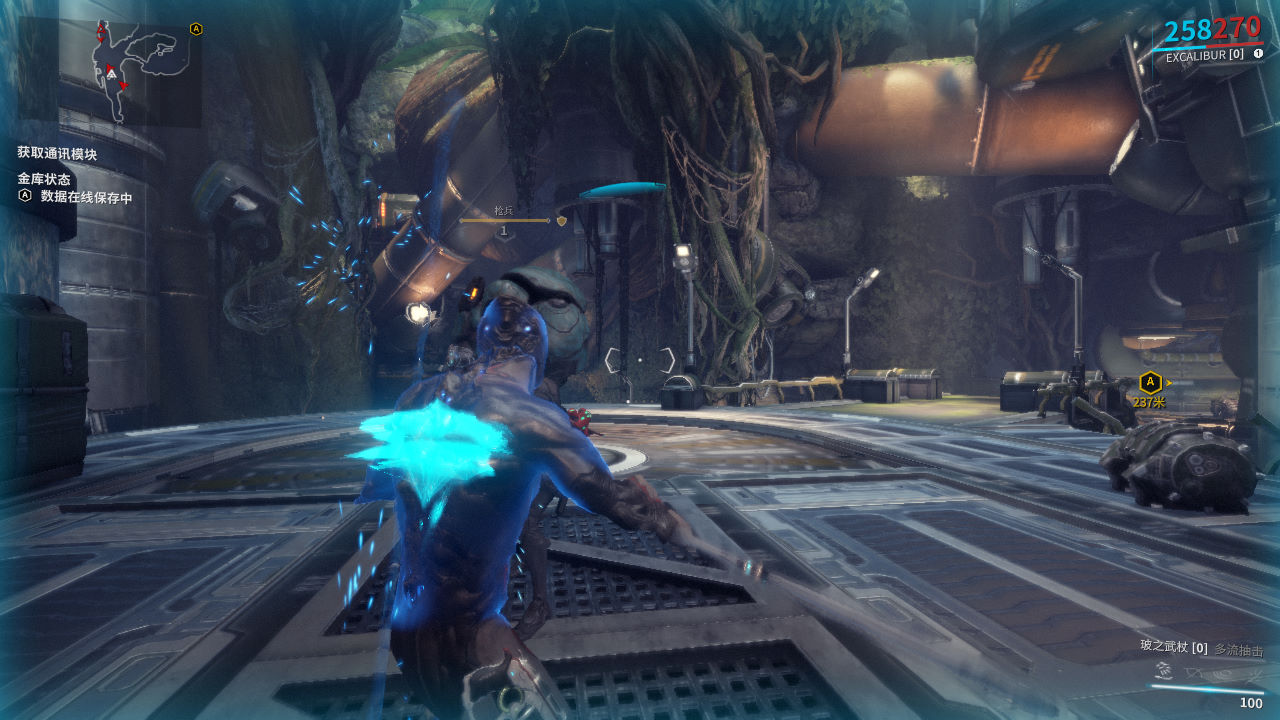Select the yellow A waypoint showing 237米
This screenshot has height=720, width=1280.
(x=1150, y=382)
